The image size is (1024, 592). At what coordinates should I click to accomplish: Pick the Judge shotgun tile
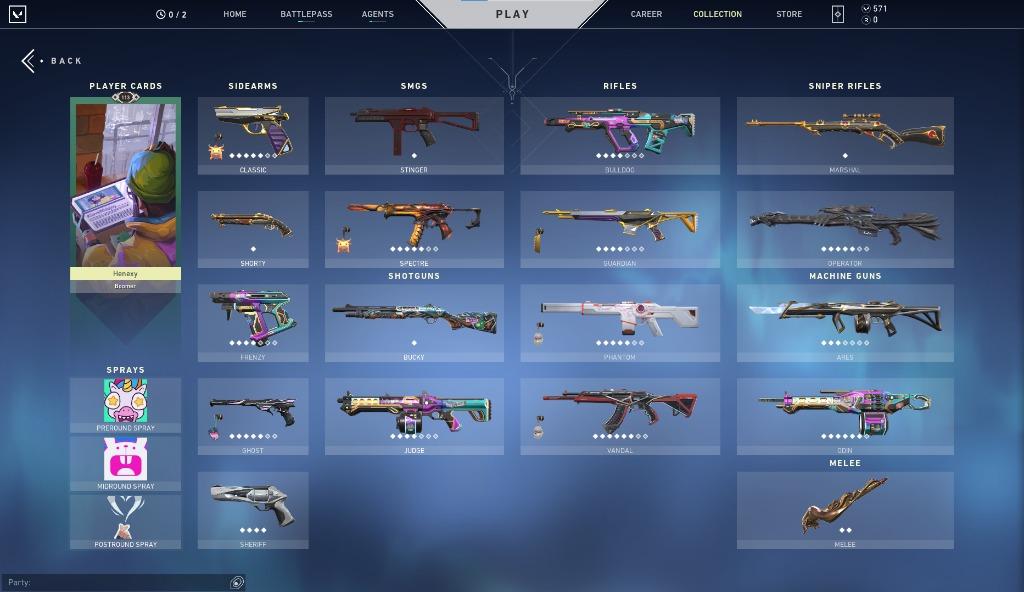[x=414, y=416]
